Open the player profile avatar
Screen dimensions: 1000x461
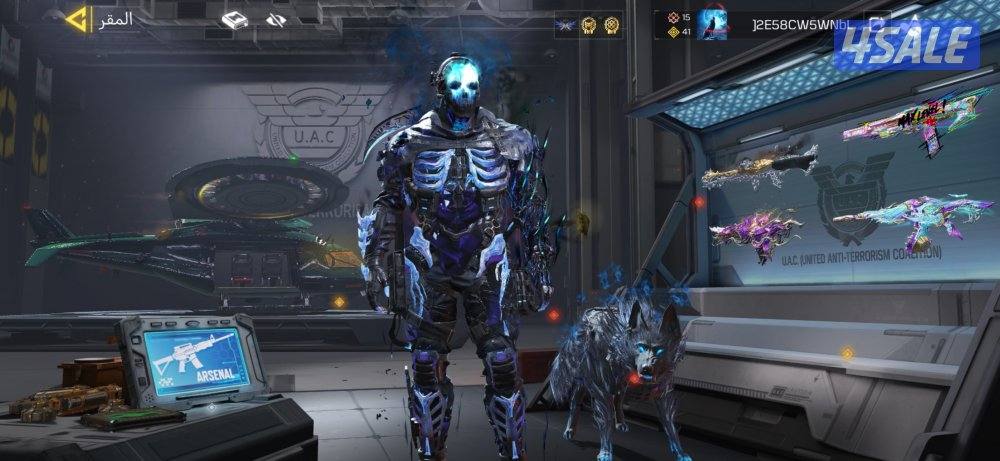pyautogui.click(x=713, y=24)
